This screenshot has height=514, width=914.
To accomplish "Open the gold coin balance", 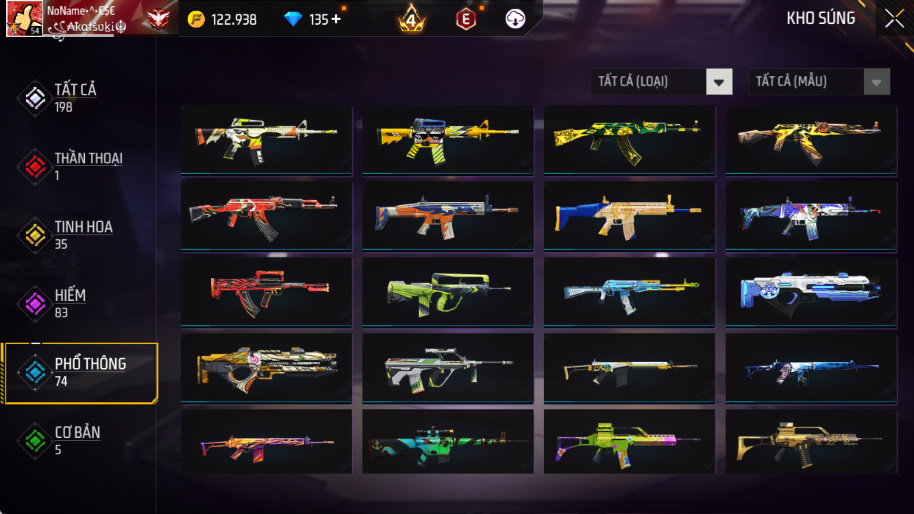I will [x=222, y=19].
